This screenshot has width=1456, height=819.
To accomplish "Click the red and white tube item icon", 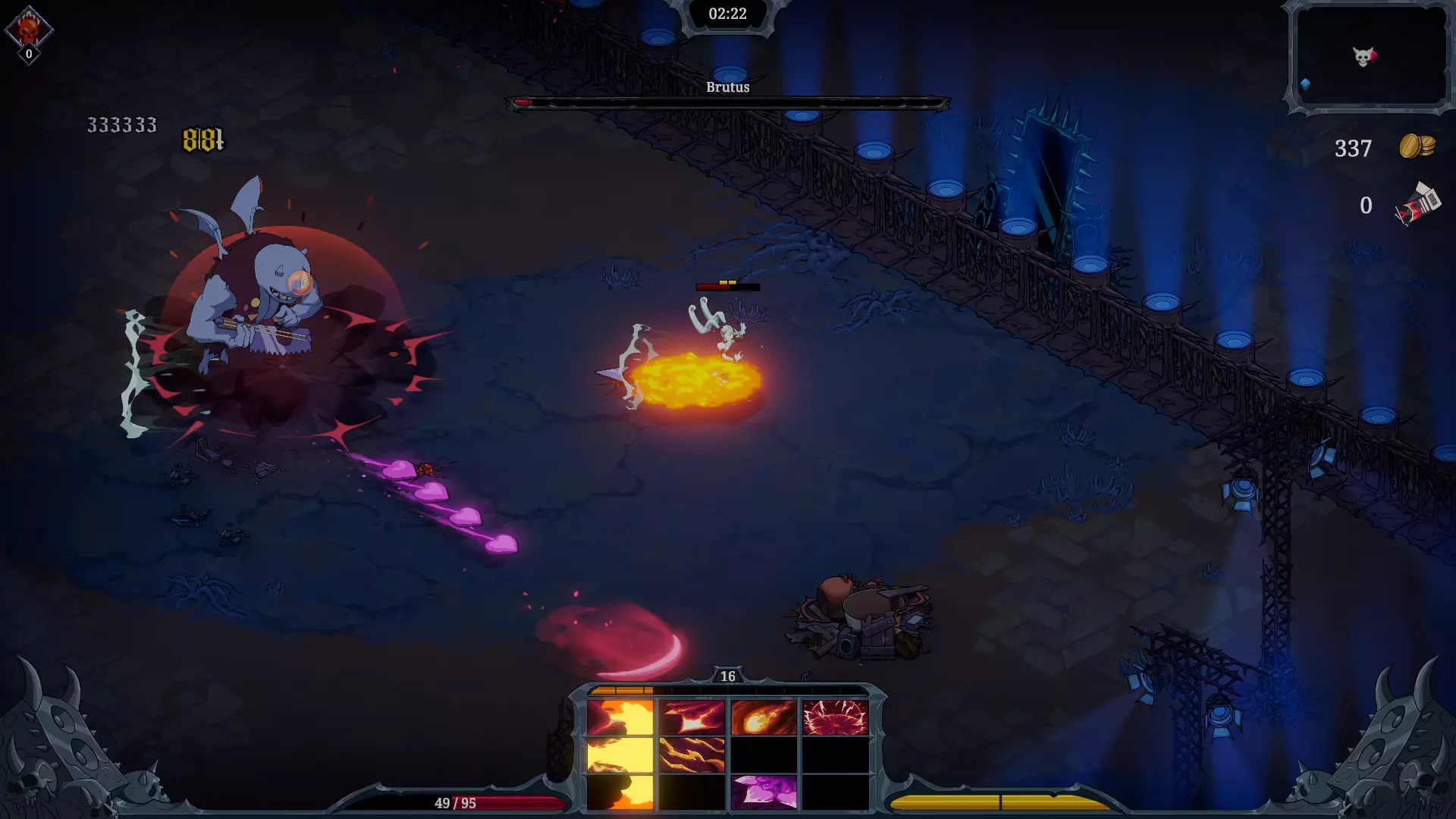I will [x=1417, y=205].
